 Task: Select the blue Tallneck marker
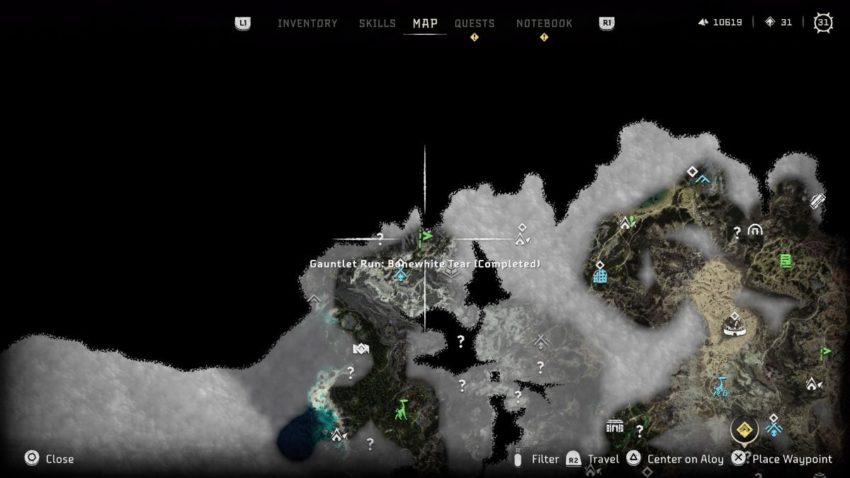720,385
